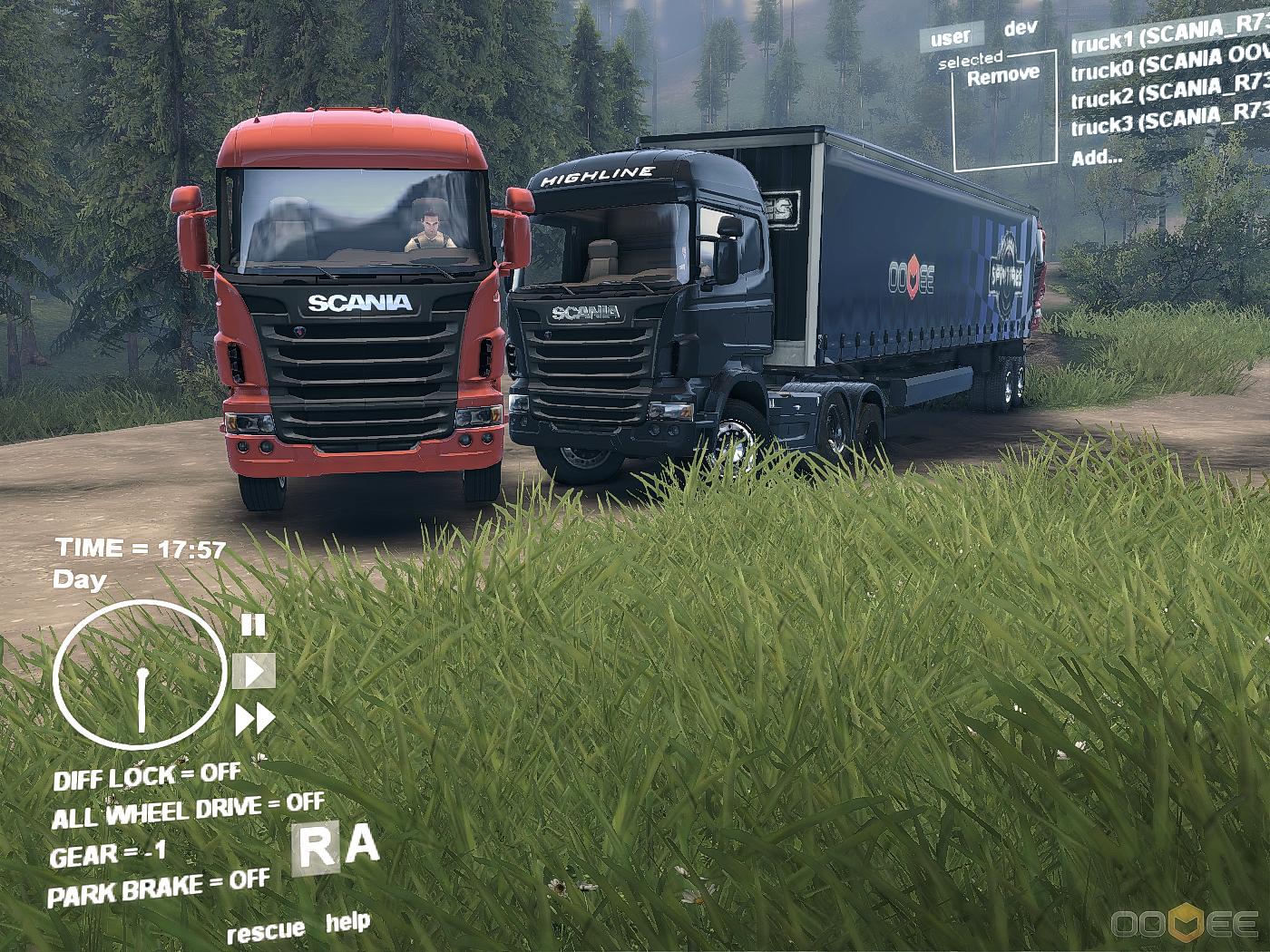Open the help screen
Viewport: 1270px width, 952px height.
click(347, 923)
